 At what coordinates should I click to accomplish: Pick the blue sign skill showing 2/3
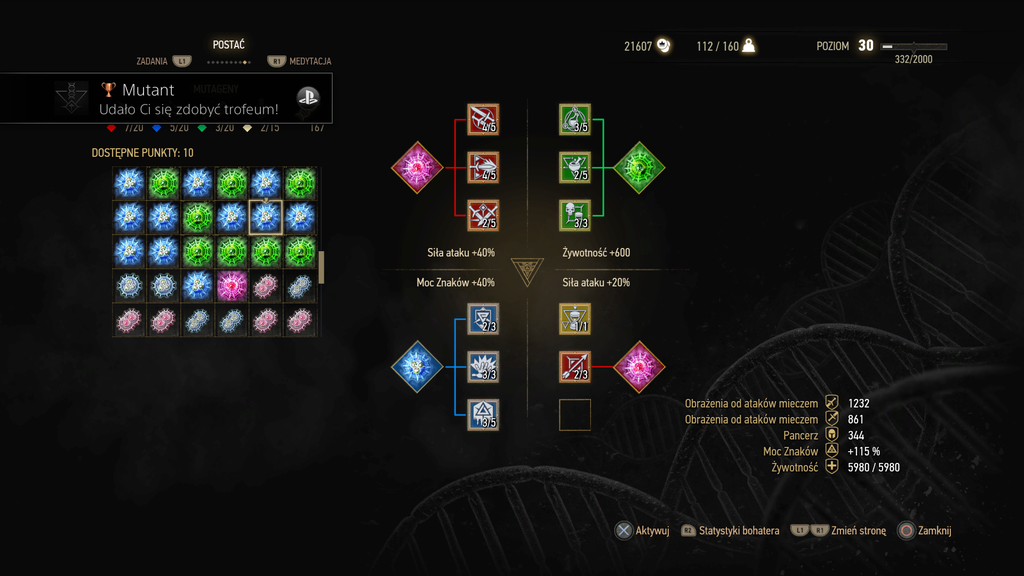483,319
